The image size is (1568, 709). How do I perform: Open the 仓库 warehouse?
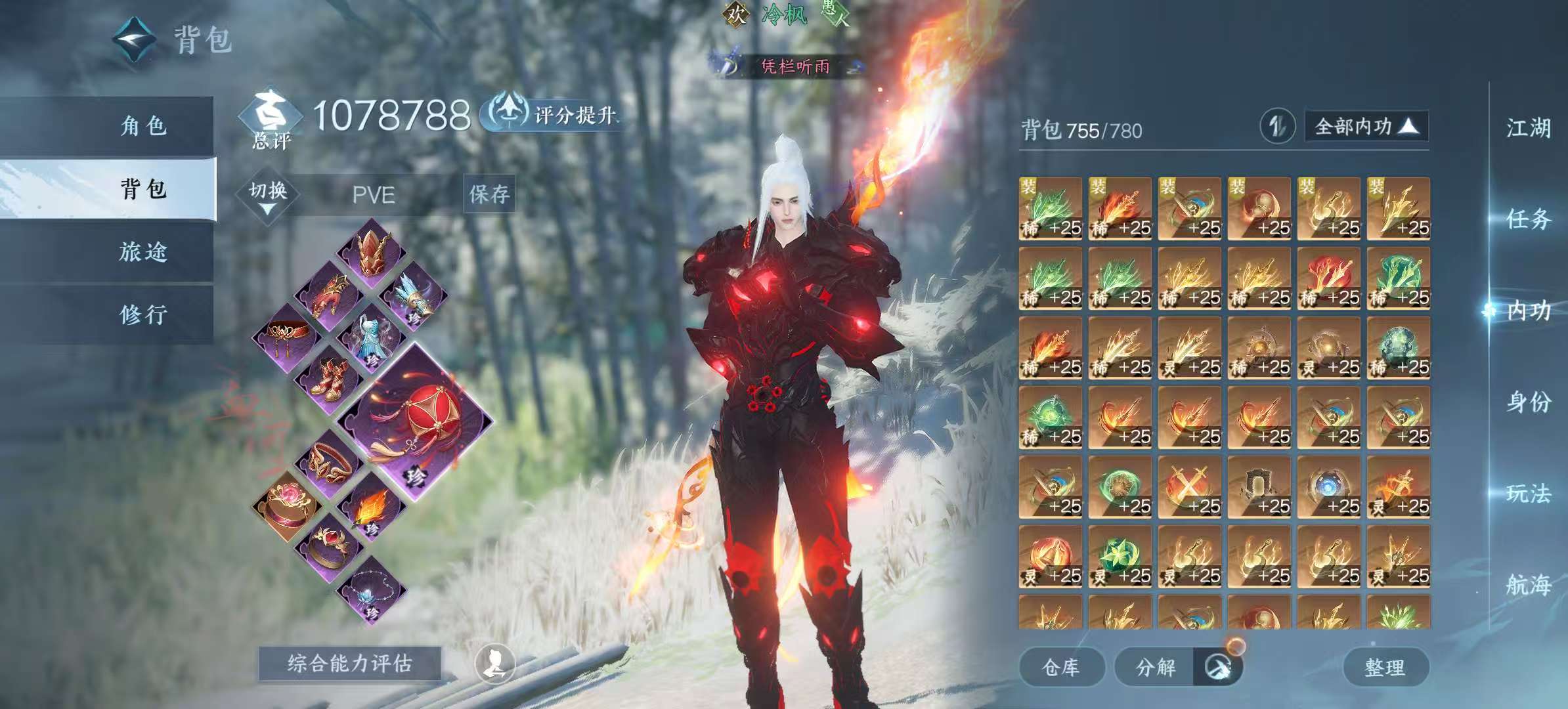[1061, 668]
